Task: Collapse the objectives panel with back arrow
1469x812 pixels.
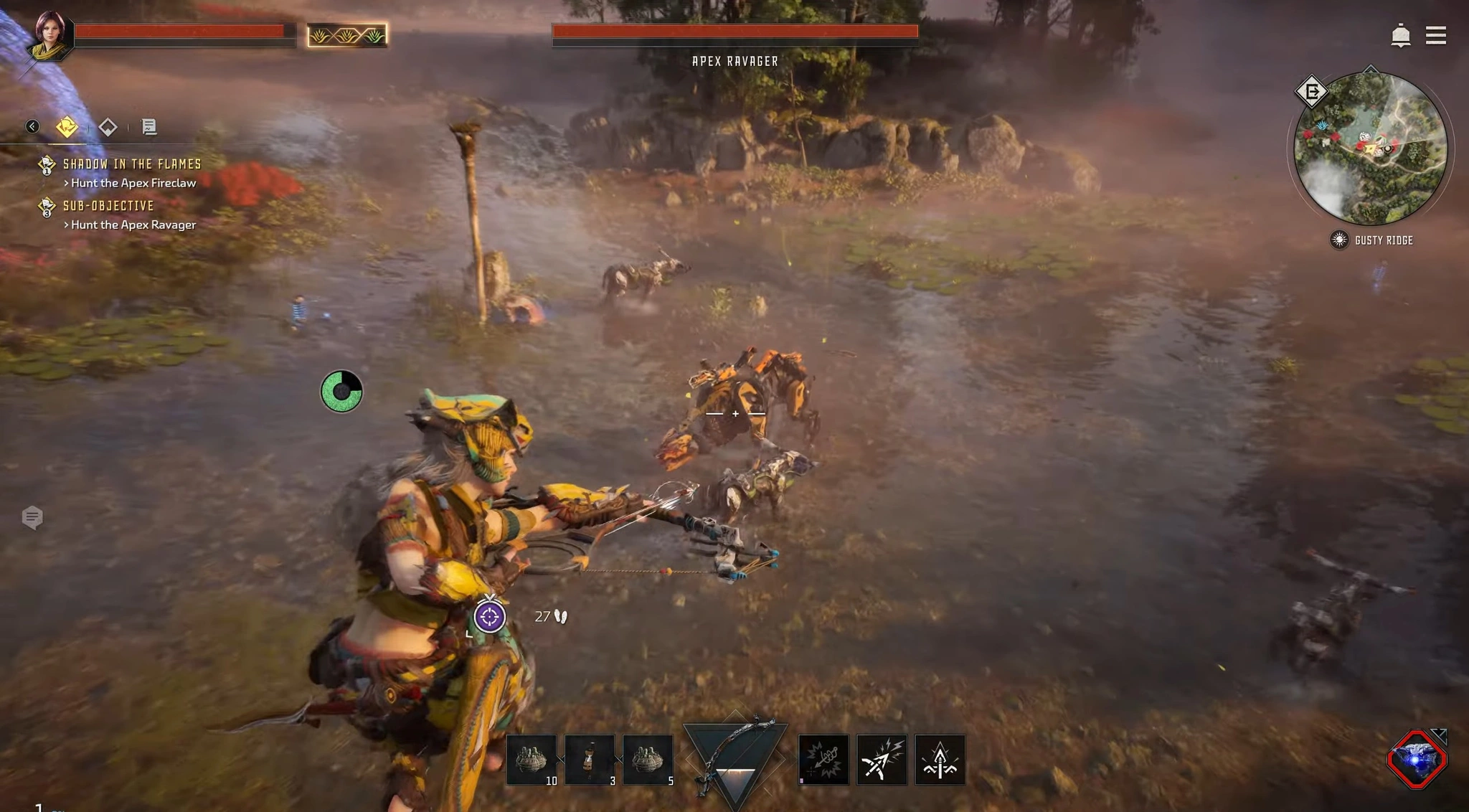Action: tap(32, 126)
